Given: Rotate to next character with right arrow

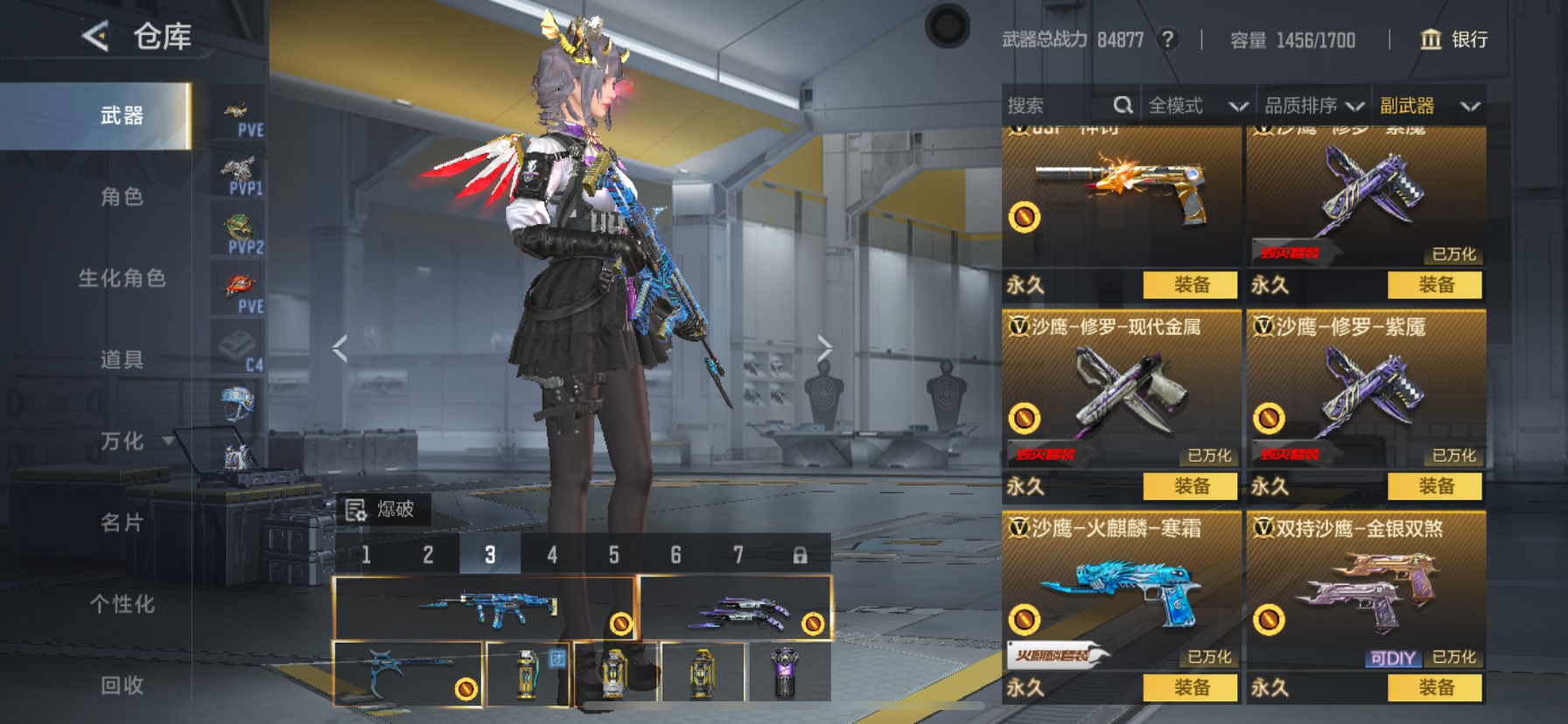Looking at the screenshot, I should point(824,349).
